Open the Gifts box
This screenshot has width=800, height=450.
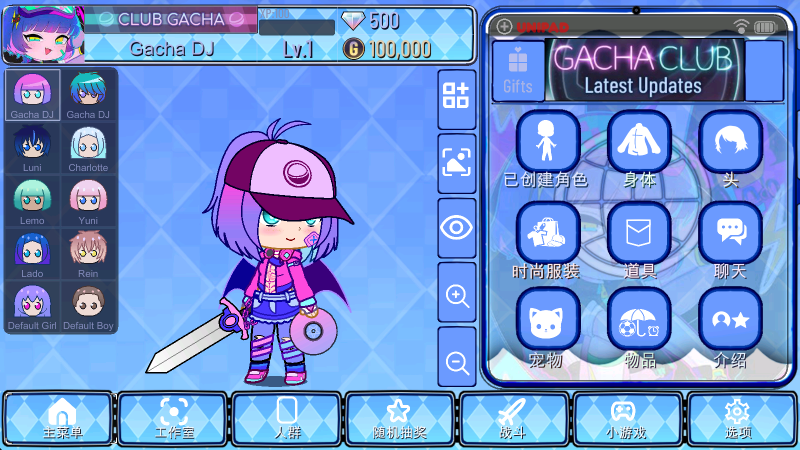pyautogui.click(x=518, y=71)
